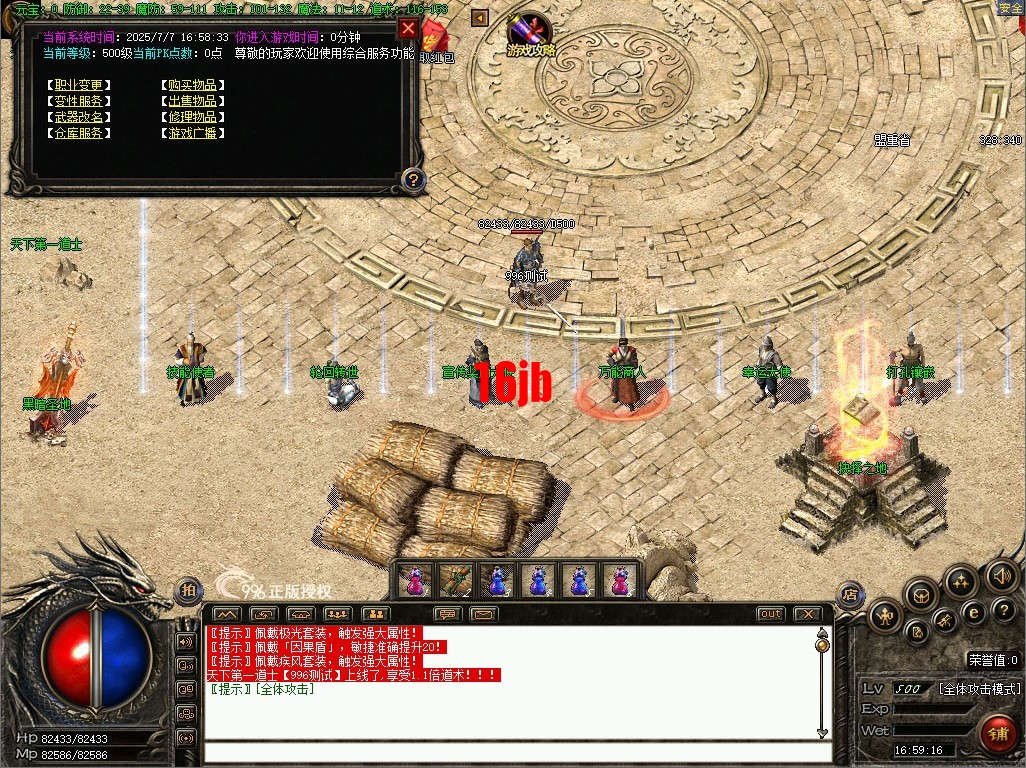Toggle the sound speaker button
1026x768 pixels.
[x=1002, y=575]
